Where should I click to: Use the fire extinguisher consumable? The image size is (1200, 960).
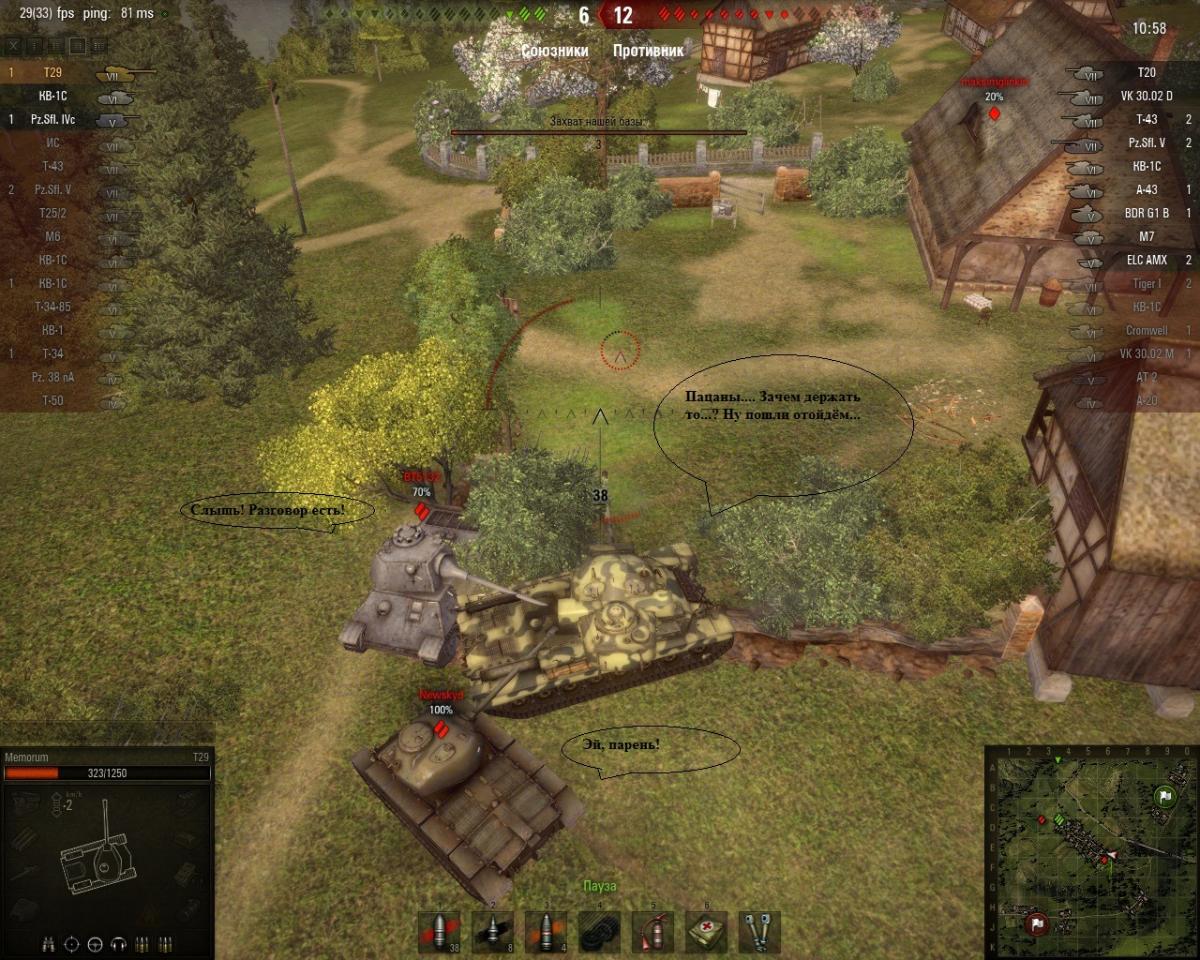click(x=652, y=931)
